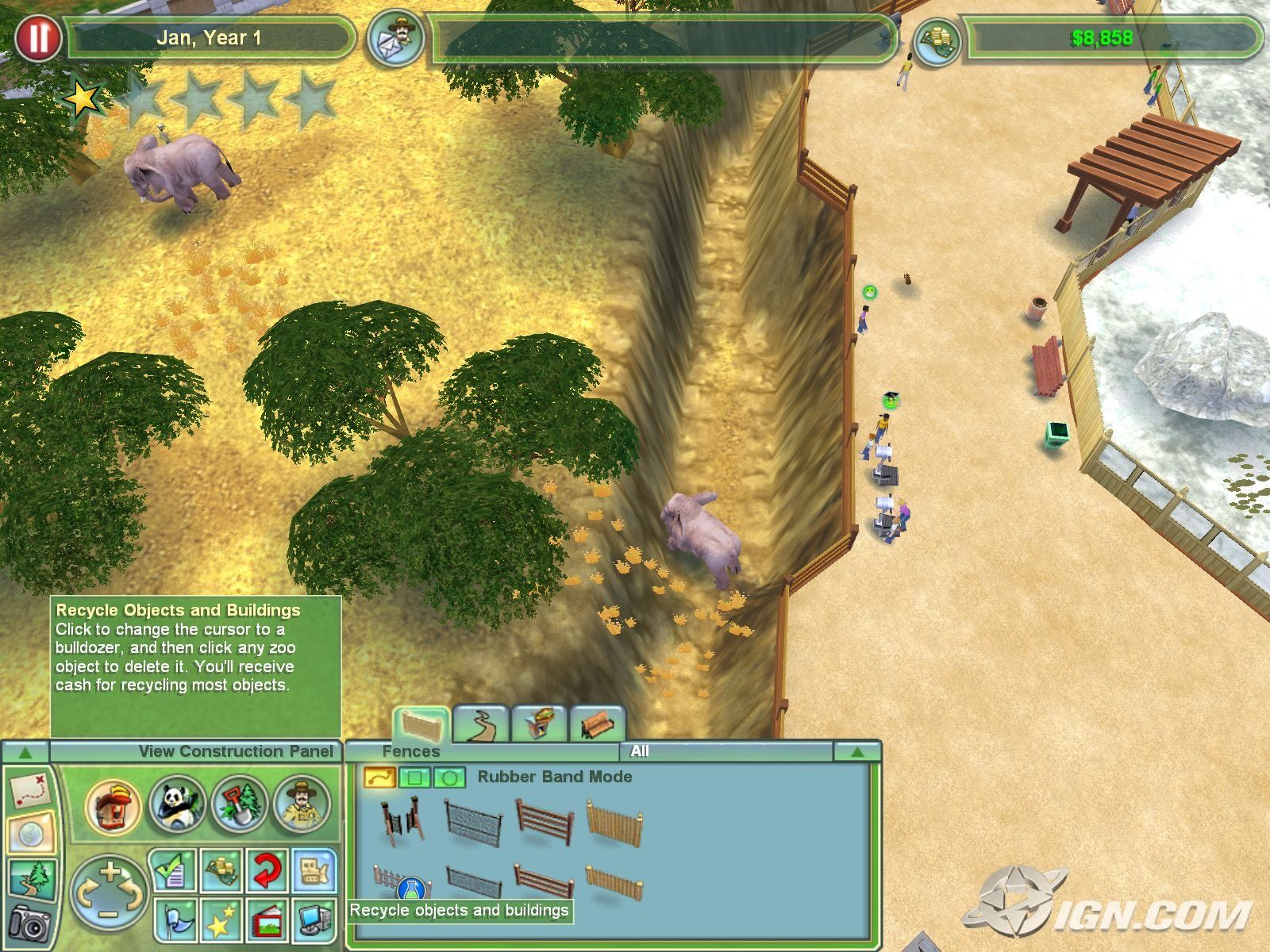Select the square fence placement mode
1270x952 pixels.
coord(414,777)
